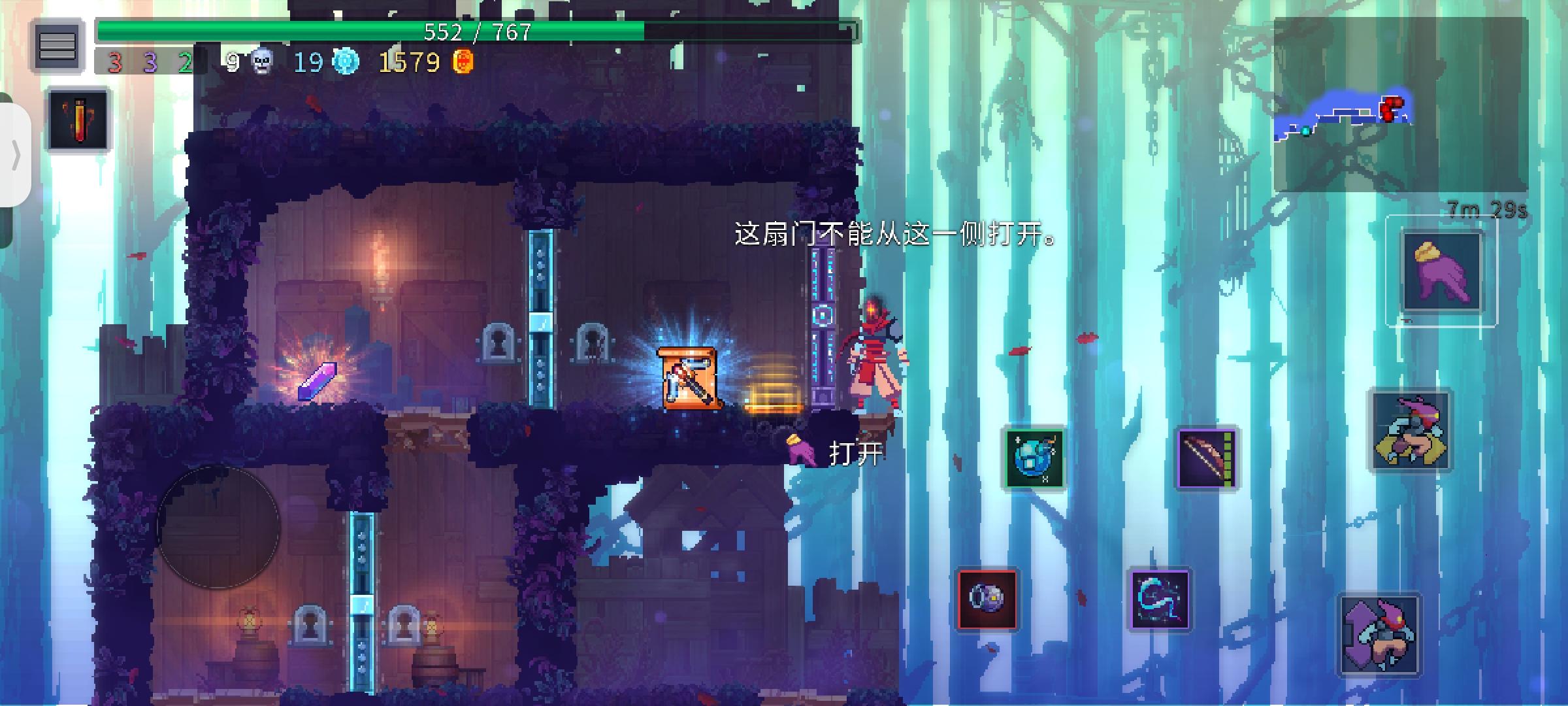The image size is (1568, 706).
Task: Tap the skull counter icon in the HUD
Action: [263, 62]
